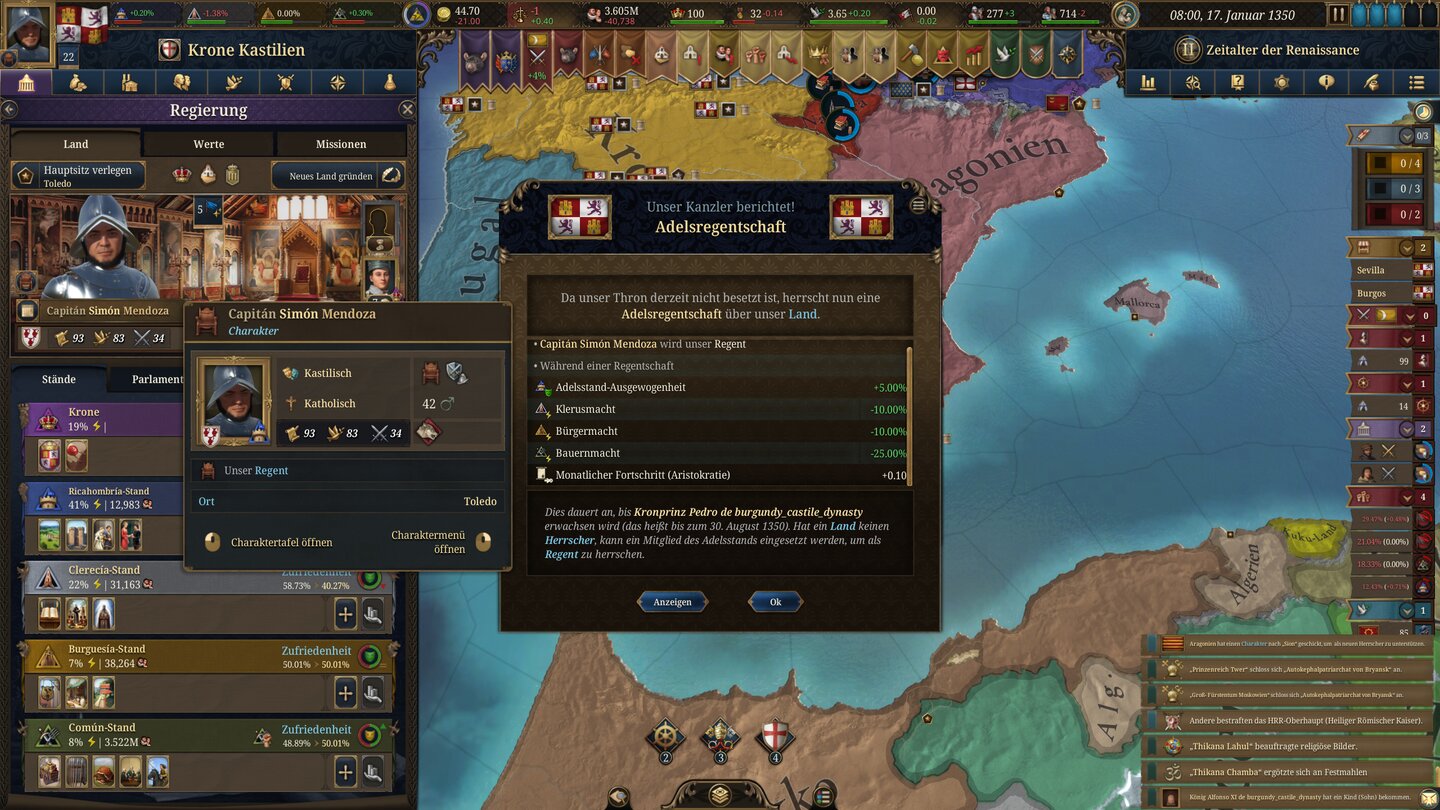Click the quill message-settings icon top right
Screen dimensions: 1440x810
1371,83
